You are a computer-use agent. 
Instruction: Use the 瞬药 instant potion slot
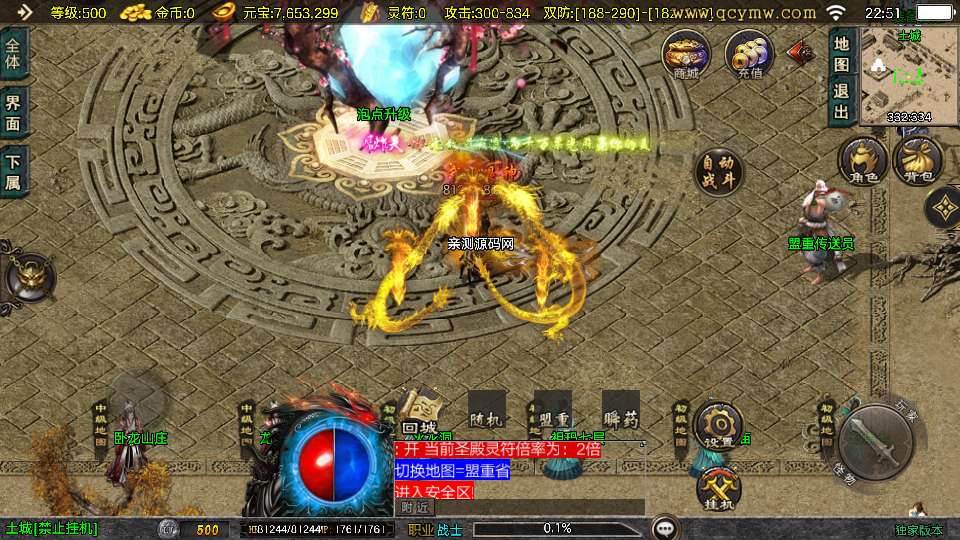[x=620, y=410]
